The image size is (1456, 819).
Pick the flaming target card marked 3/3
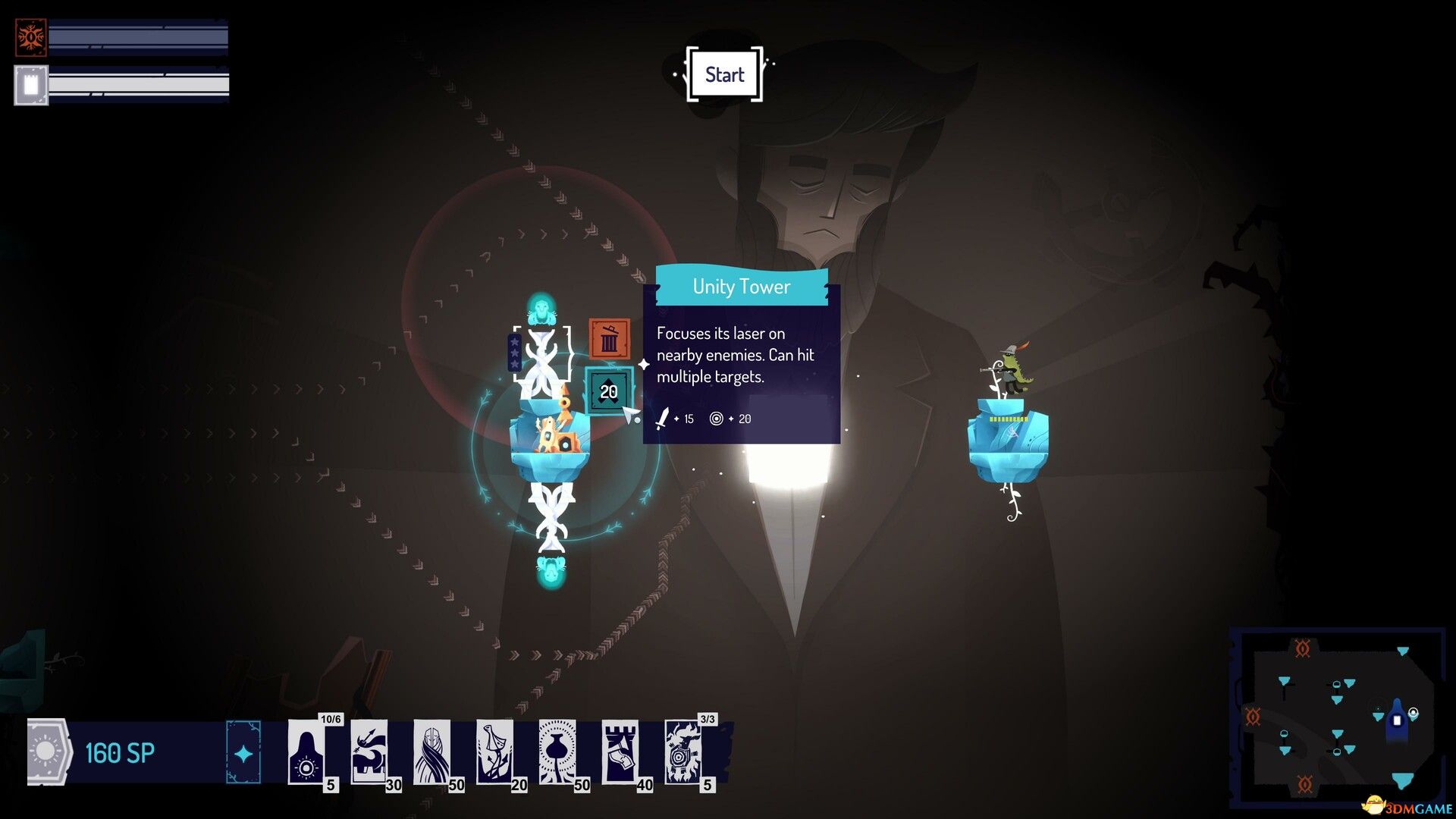(x=683, y=753)
